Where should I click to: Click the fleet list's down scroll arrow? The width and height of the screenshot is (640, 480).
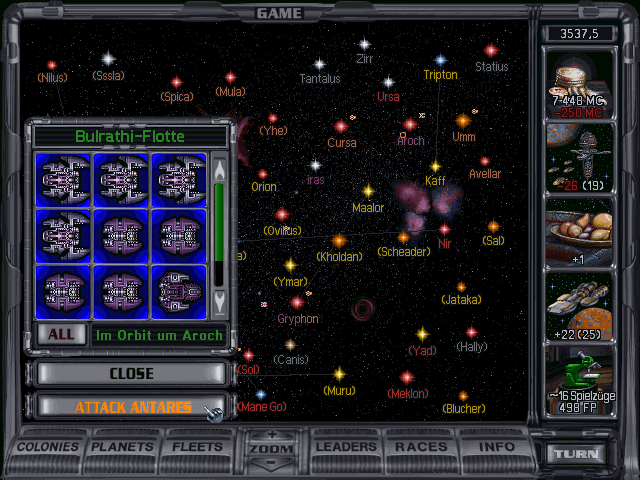pyautogui.click(x=220, y=298)
